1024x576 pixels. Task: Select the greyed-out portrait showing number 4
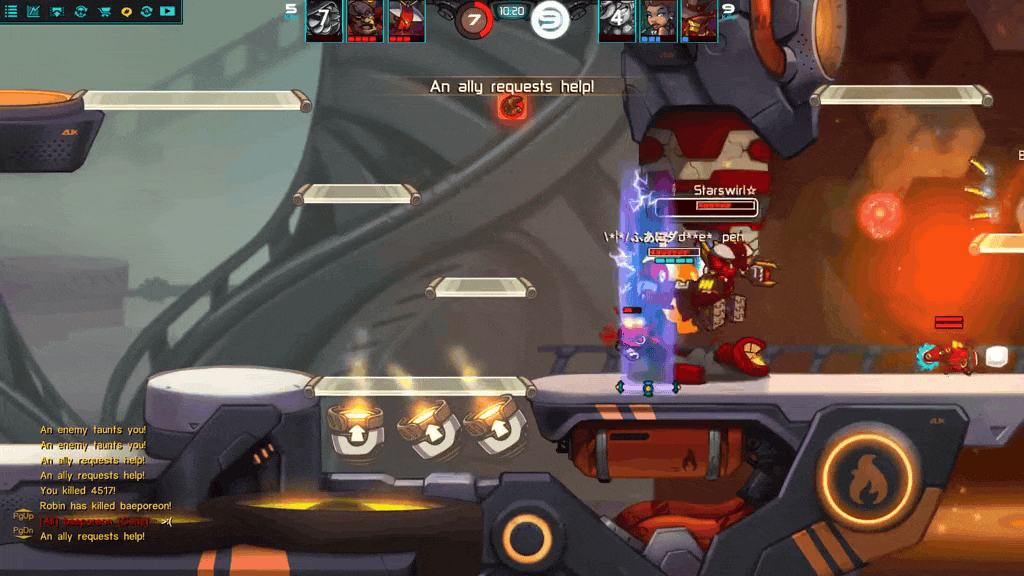tap(617, 19)
